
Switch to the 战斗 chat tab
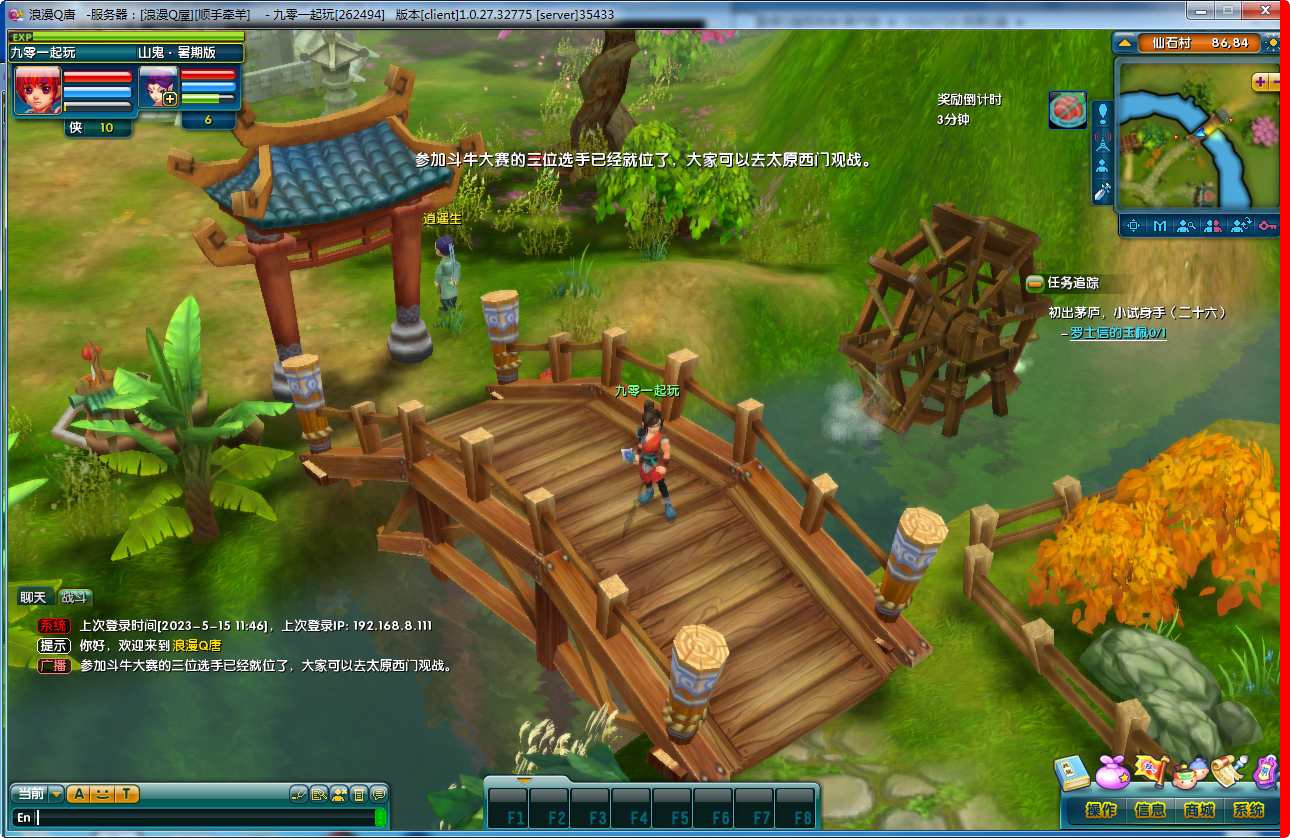[x=75, y=596]
